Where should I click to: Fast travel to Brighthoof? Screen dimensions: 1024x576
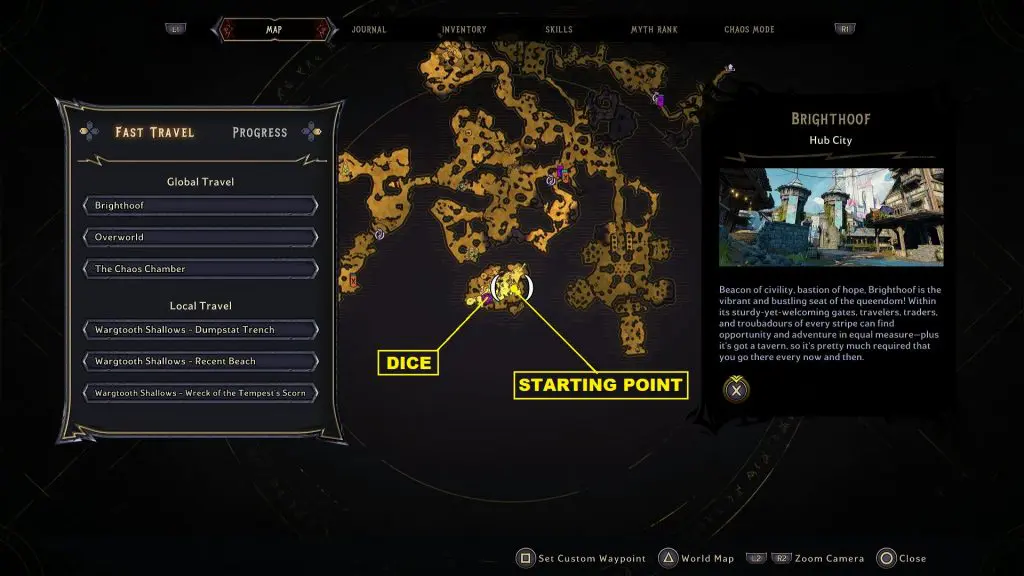click(201, 206)
